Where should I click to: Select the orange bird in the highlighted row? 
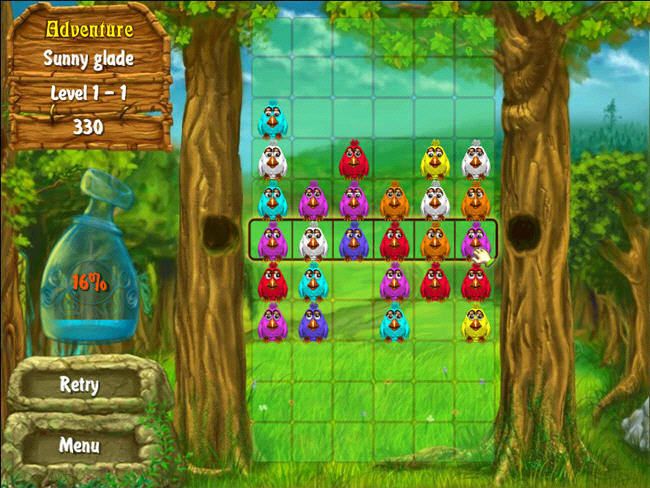434,241
